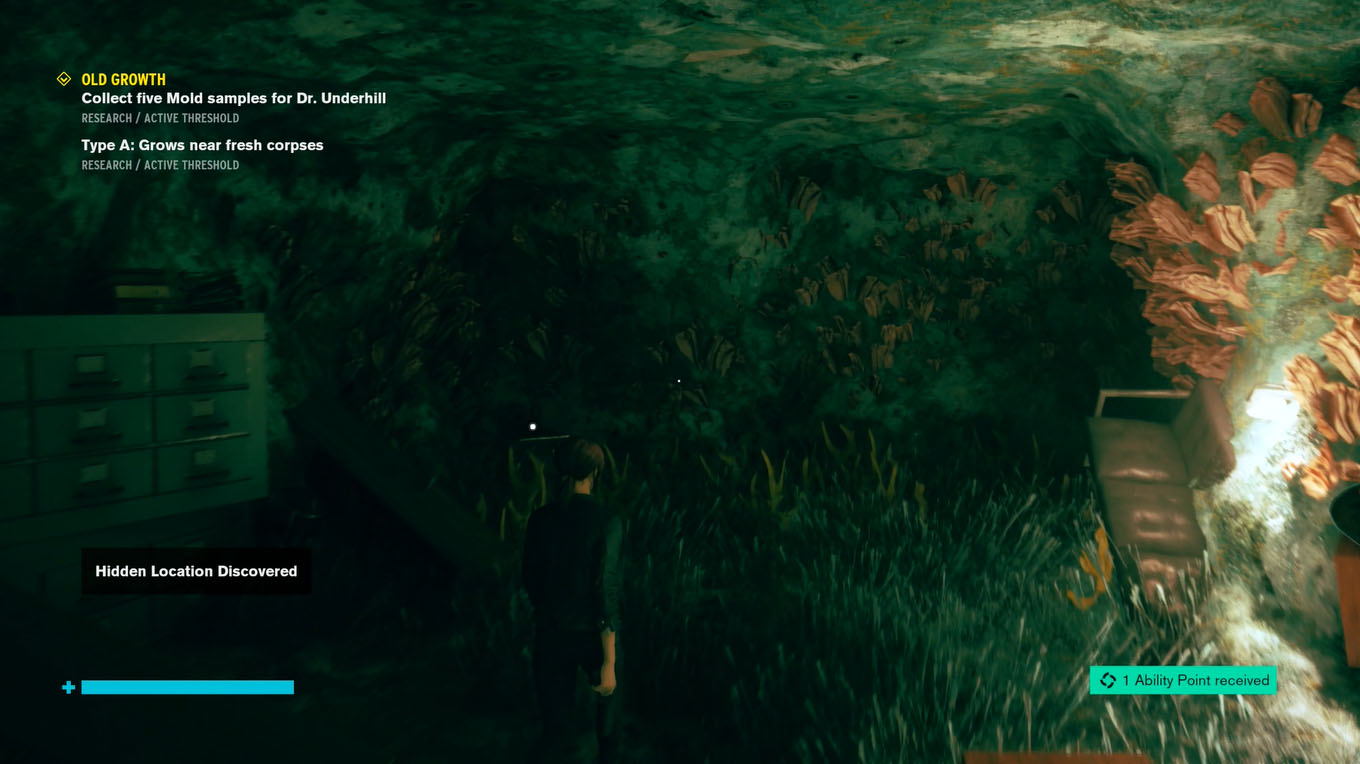Select the diamond icon in the Ability Point notification
The image size is (1360, 764).
(x=1107, y=680)
